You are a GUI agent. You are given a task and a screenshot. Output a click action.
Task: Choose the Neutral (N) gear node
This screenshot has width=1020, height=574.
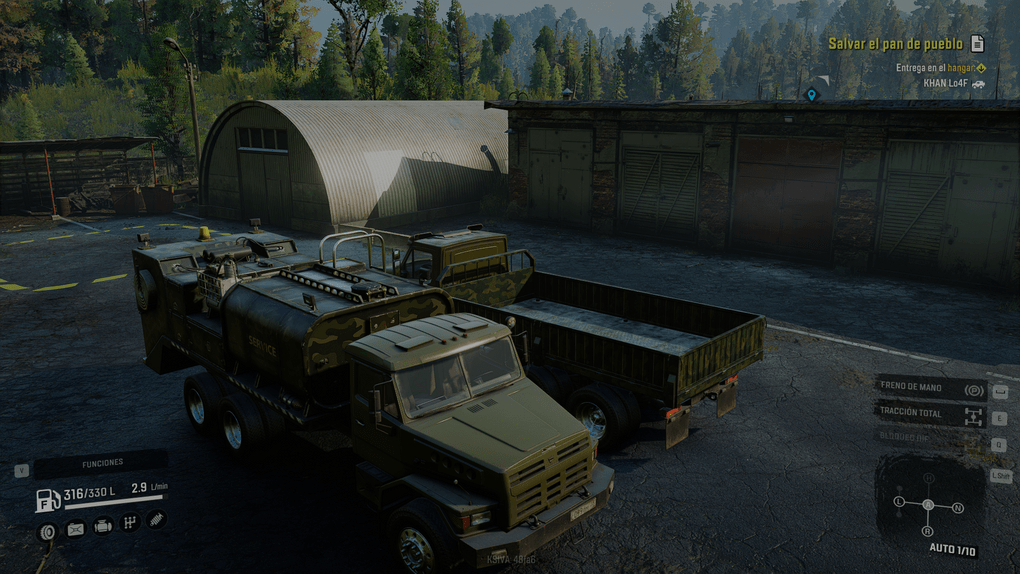[x=958, y=508]
